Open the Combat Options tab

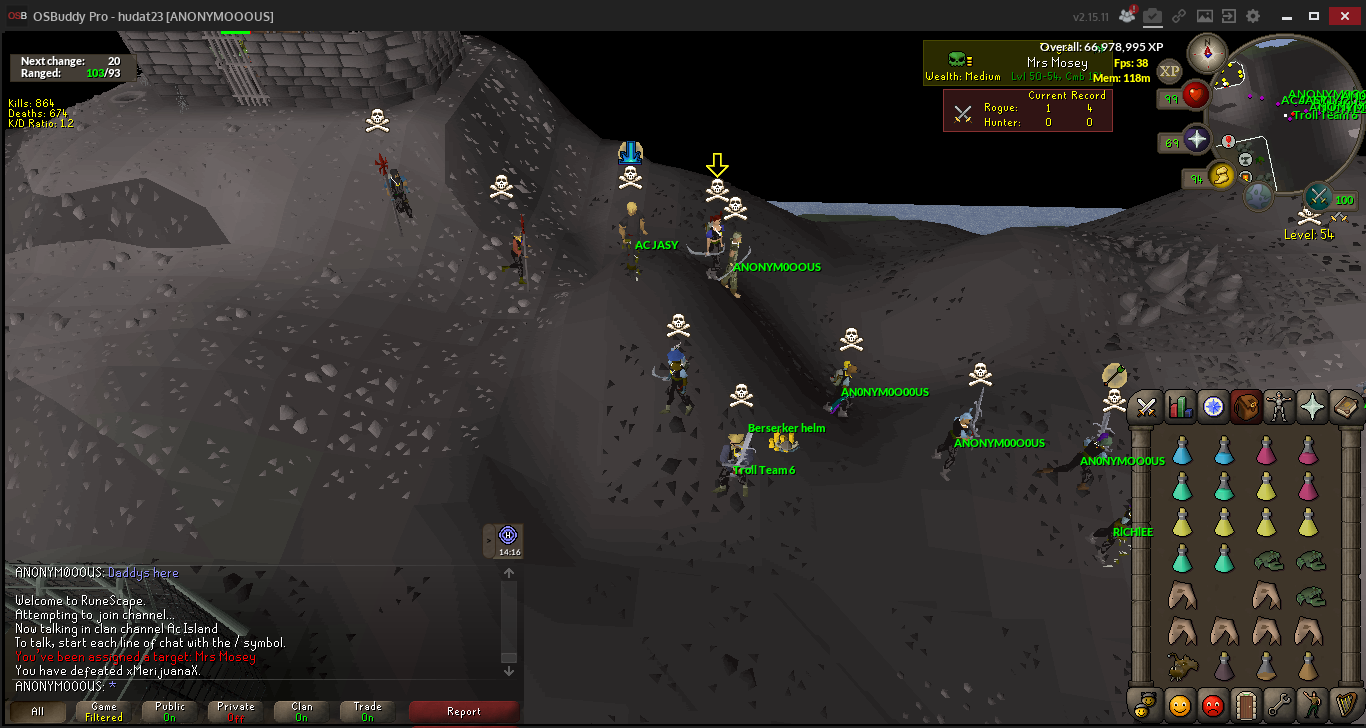[1147, 406]
